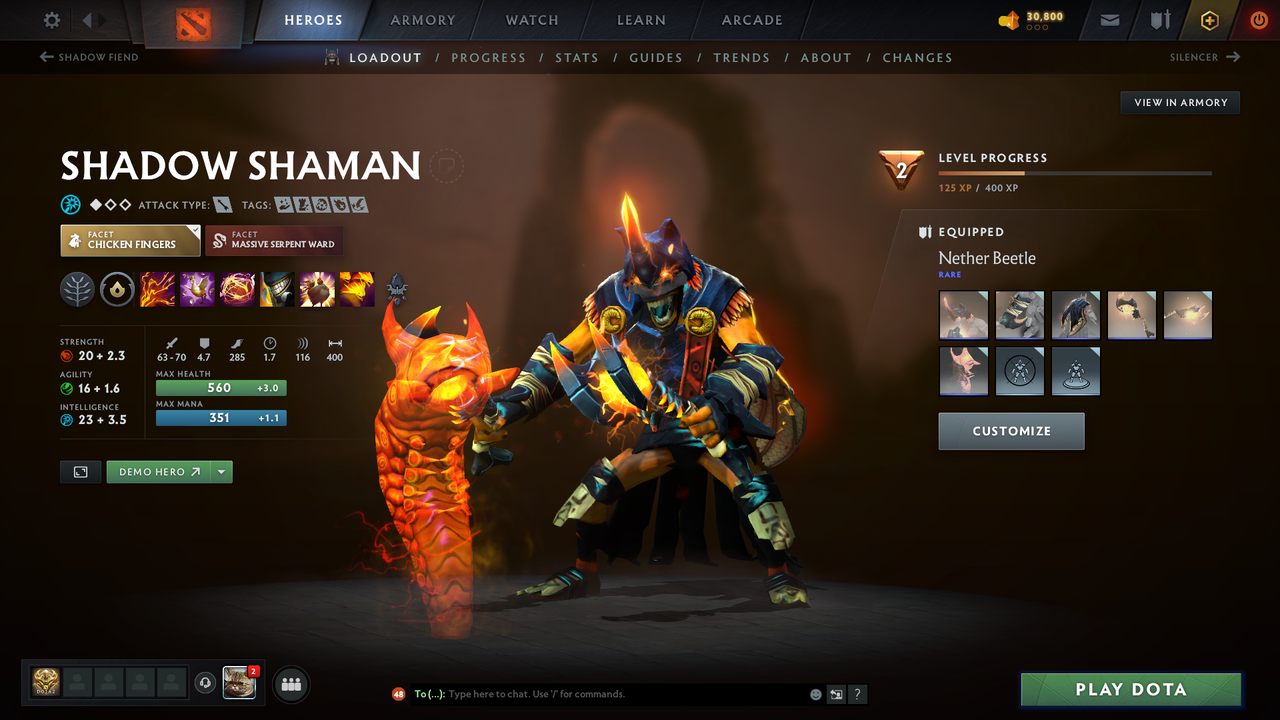Select the first Nether Beetle item thumbnail

click(963, 314)
